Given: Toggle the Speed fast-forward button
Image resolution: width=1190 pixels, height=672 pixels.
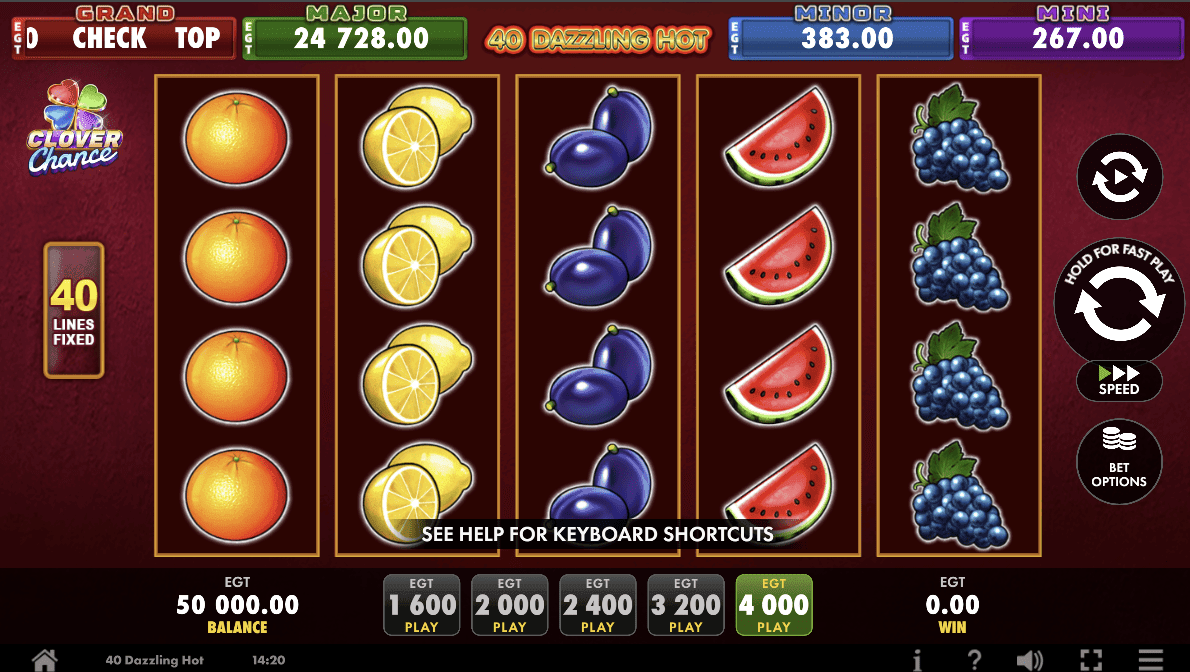Looking at the screenshot, I should [x=1119, y=381].
